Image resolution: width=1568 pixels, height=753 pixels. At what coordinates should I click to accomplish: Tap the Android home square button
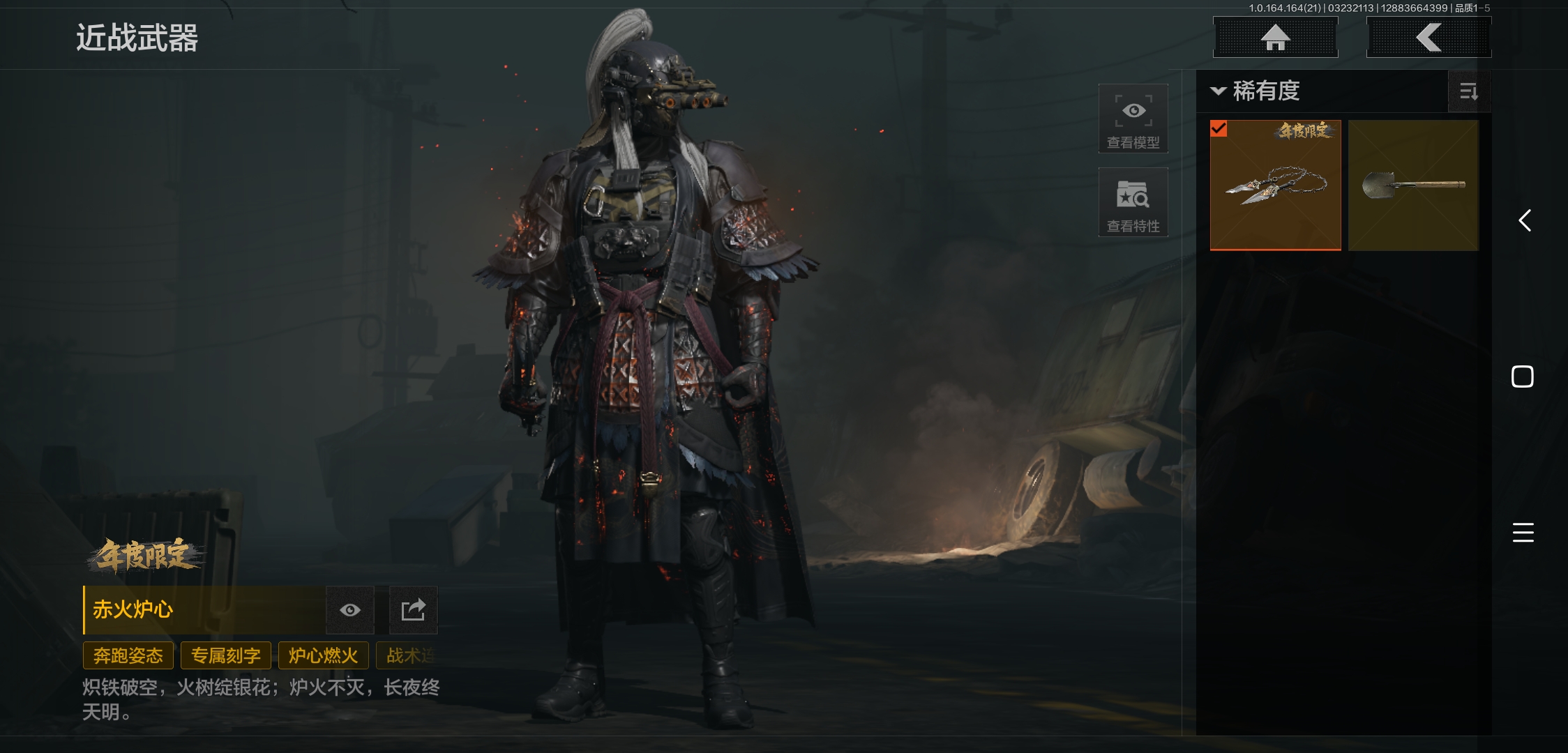(x=1522, y=376)
